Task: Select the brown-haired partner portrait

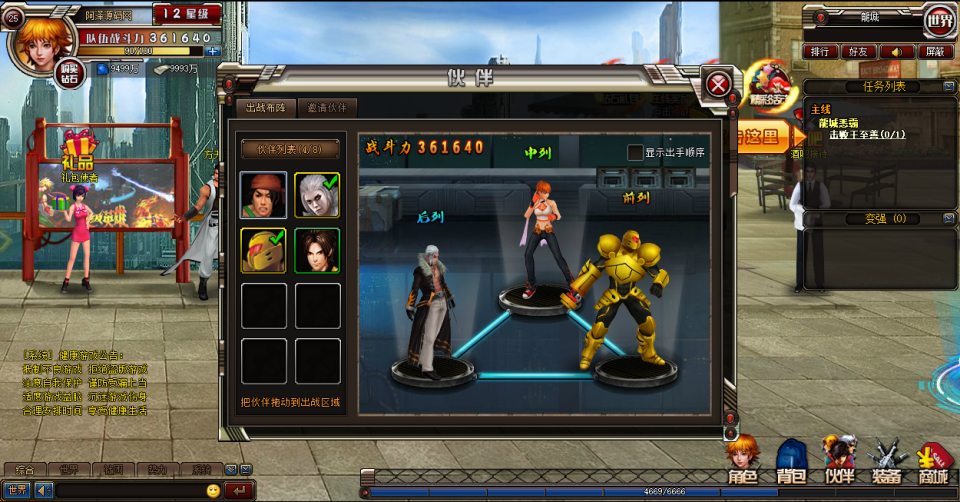Action: [317, 250]
